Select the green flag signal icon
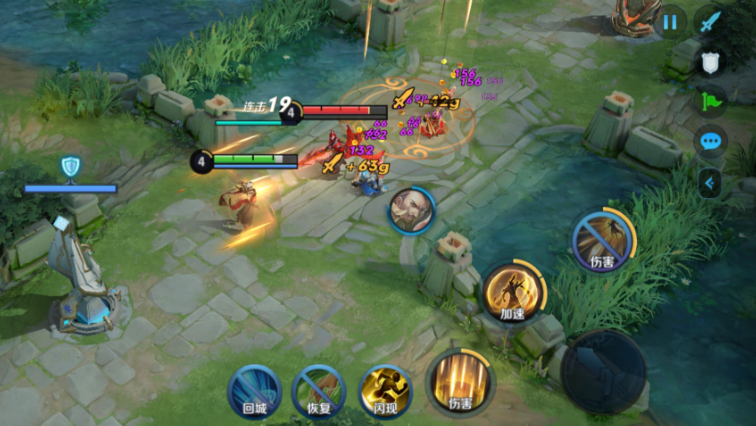Viewport: 756px width, 426px height. pyautogui.click(x=711, y=101)
